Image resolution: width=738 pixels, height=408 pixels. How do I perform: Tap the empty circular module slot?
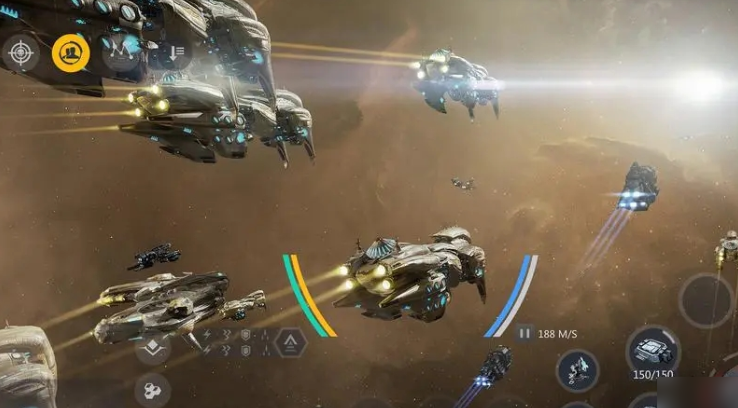706,300
